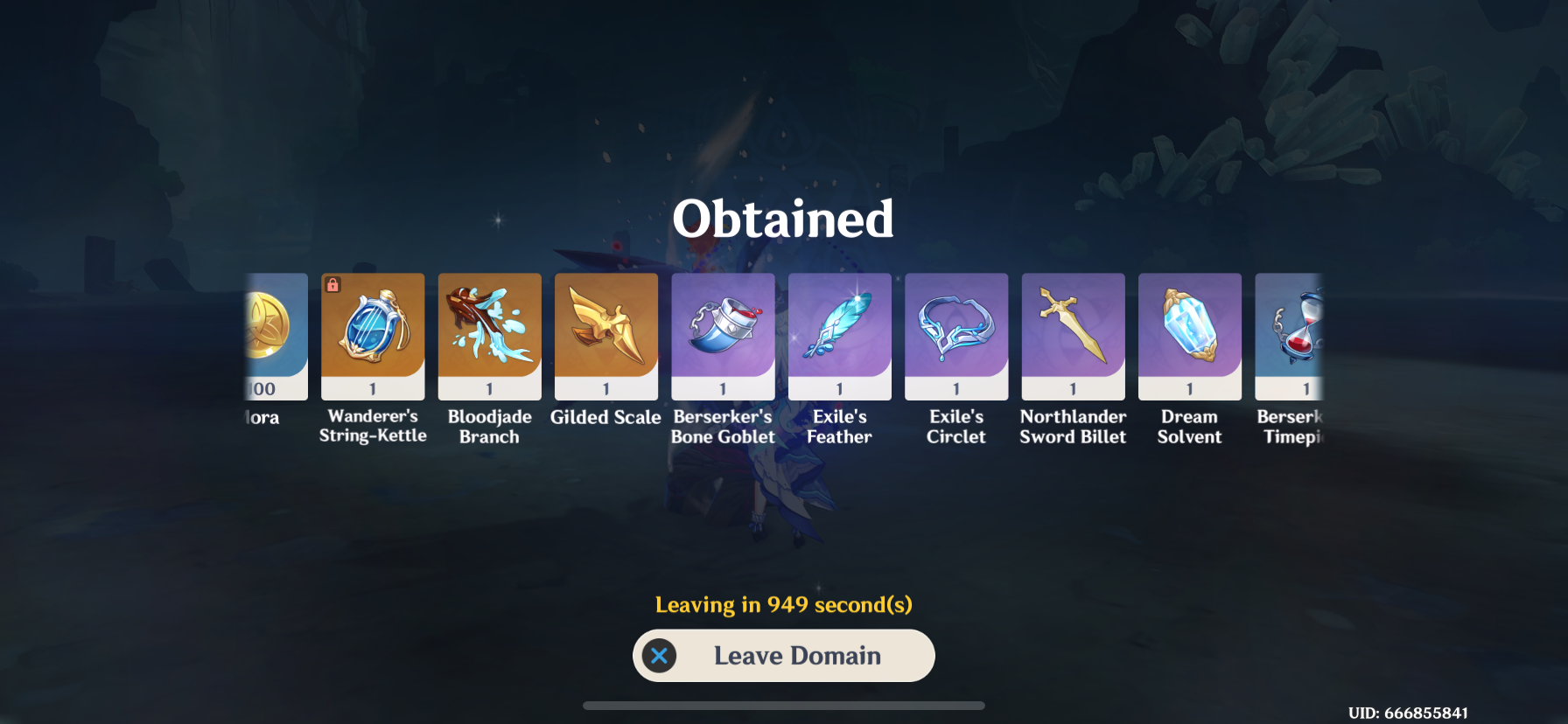Click the lock badge on Wanderer's String-Kettle
The image size is (1568, 724).
(334, 283)
